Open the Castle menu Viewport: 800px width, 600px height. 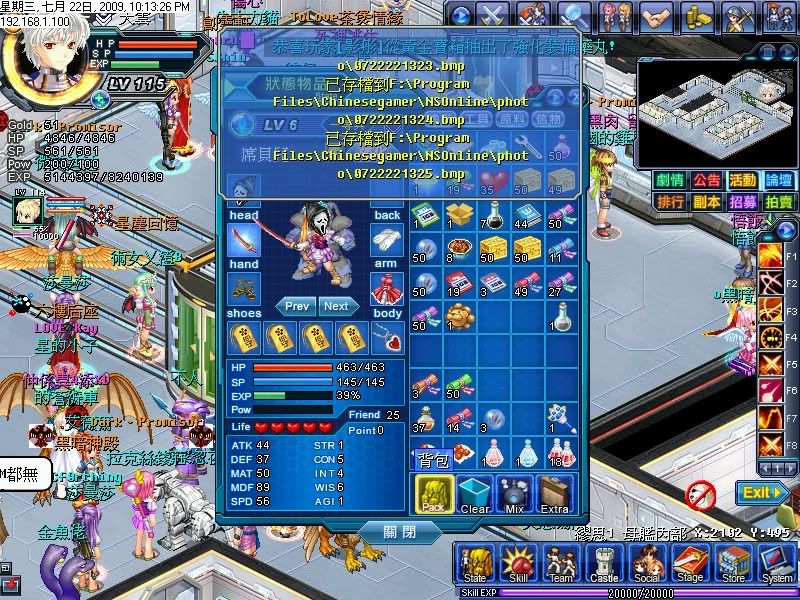click(x=604, y=565)
